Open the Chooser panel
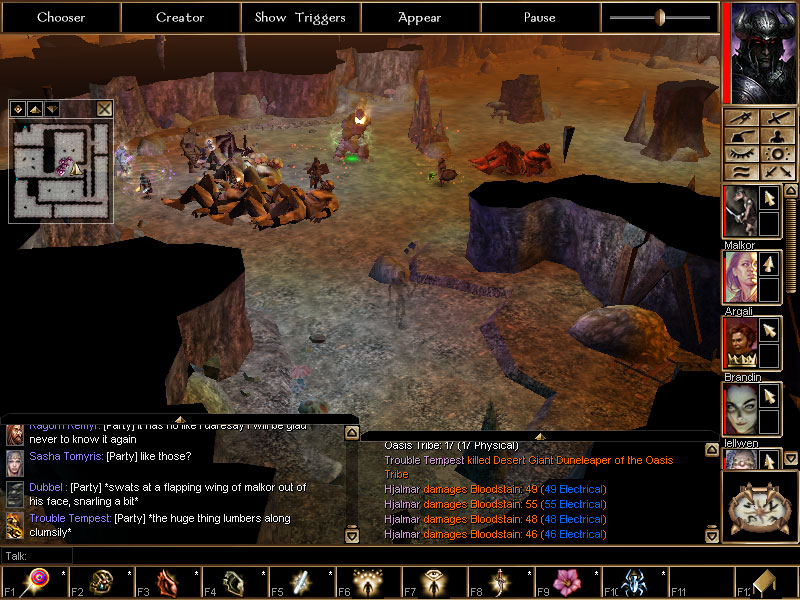 click(61, 17)
